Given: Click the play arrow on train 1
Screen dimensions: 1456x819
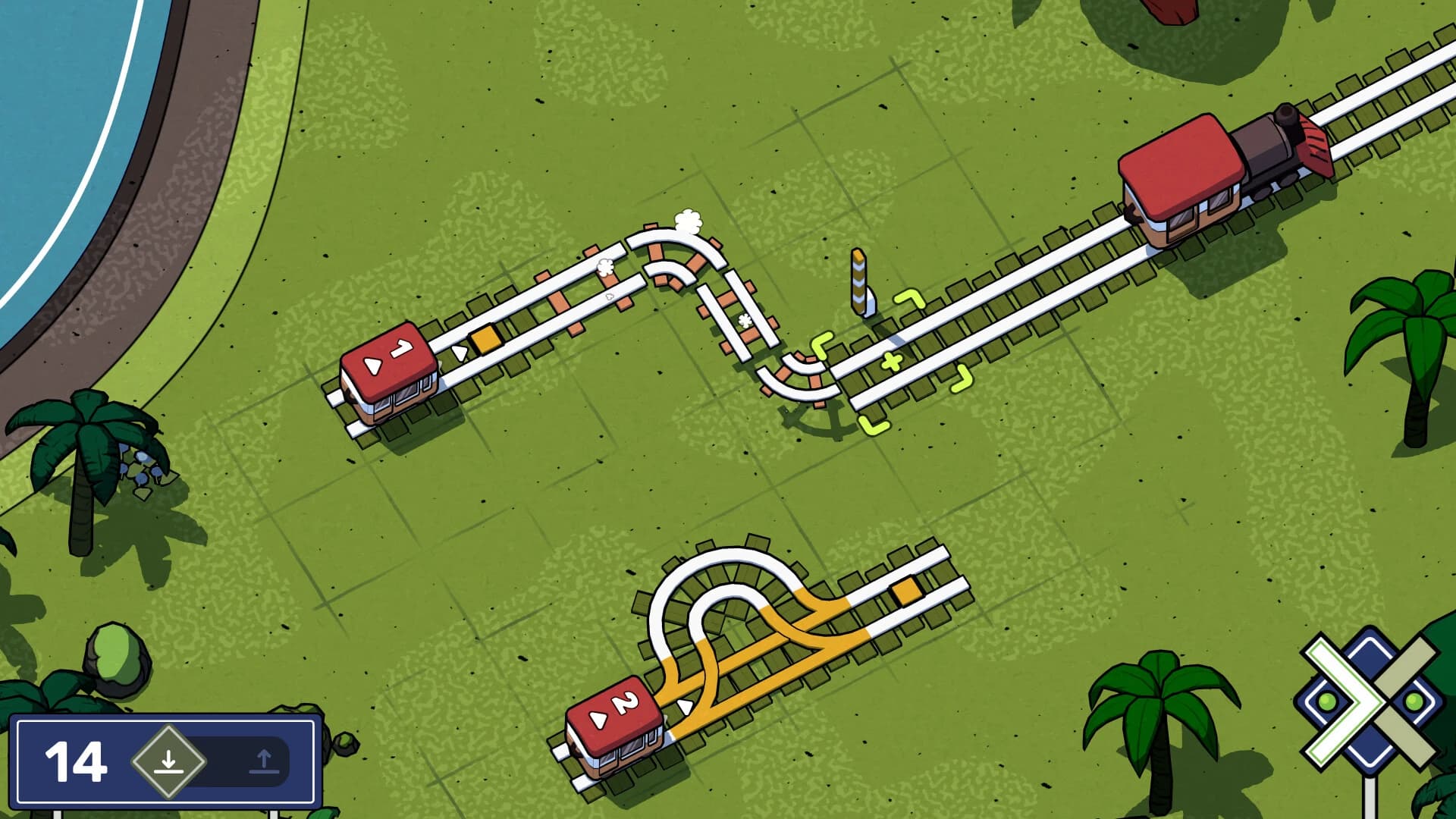Looking at the screenshot, I should pos(372,364).
